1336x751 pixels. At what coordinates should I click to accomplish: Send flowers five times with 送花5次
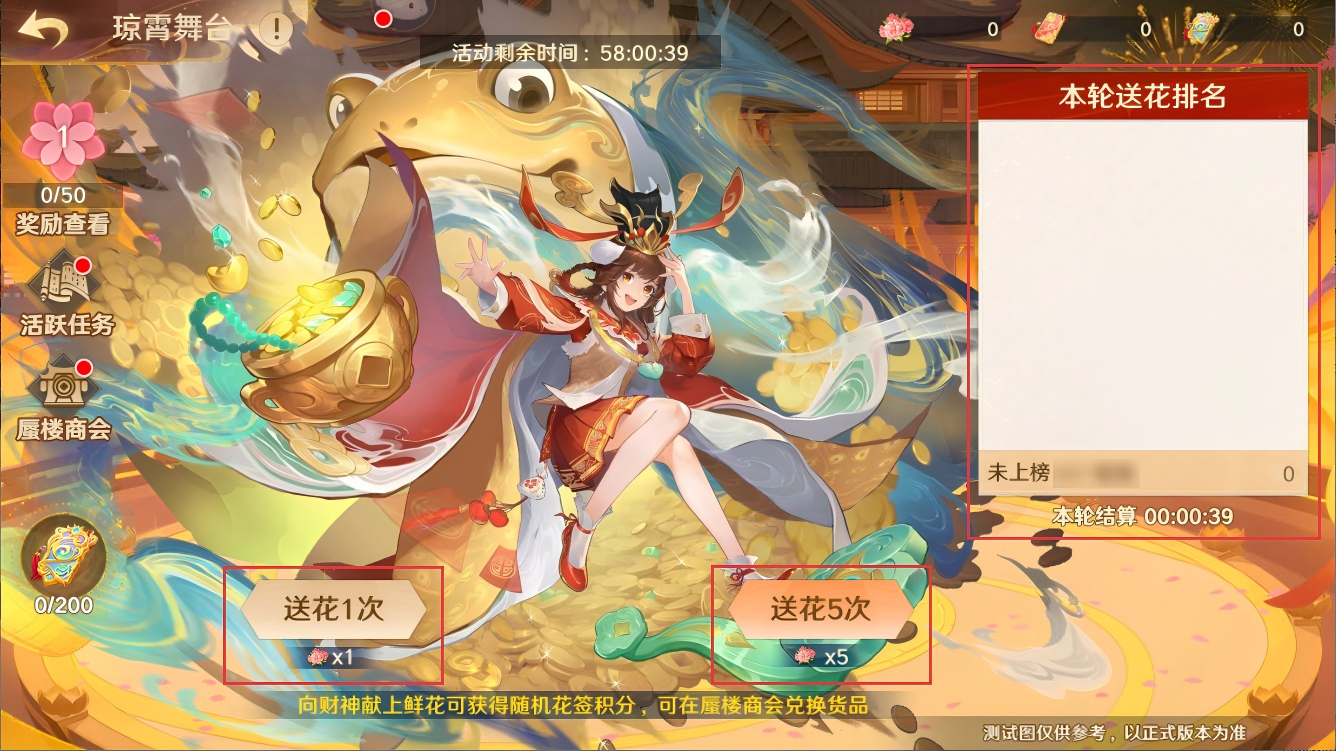(821, 609)
